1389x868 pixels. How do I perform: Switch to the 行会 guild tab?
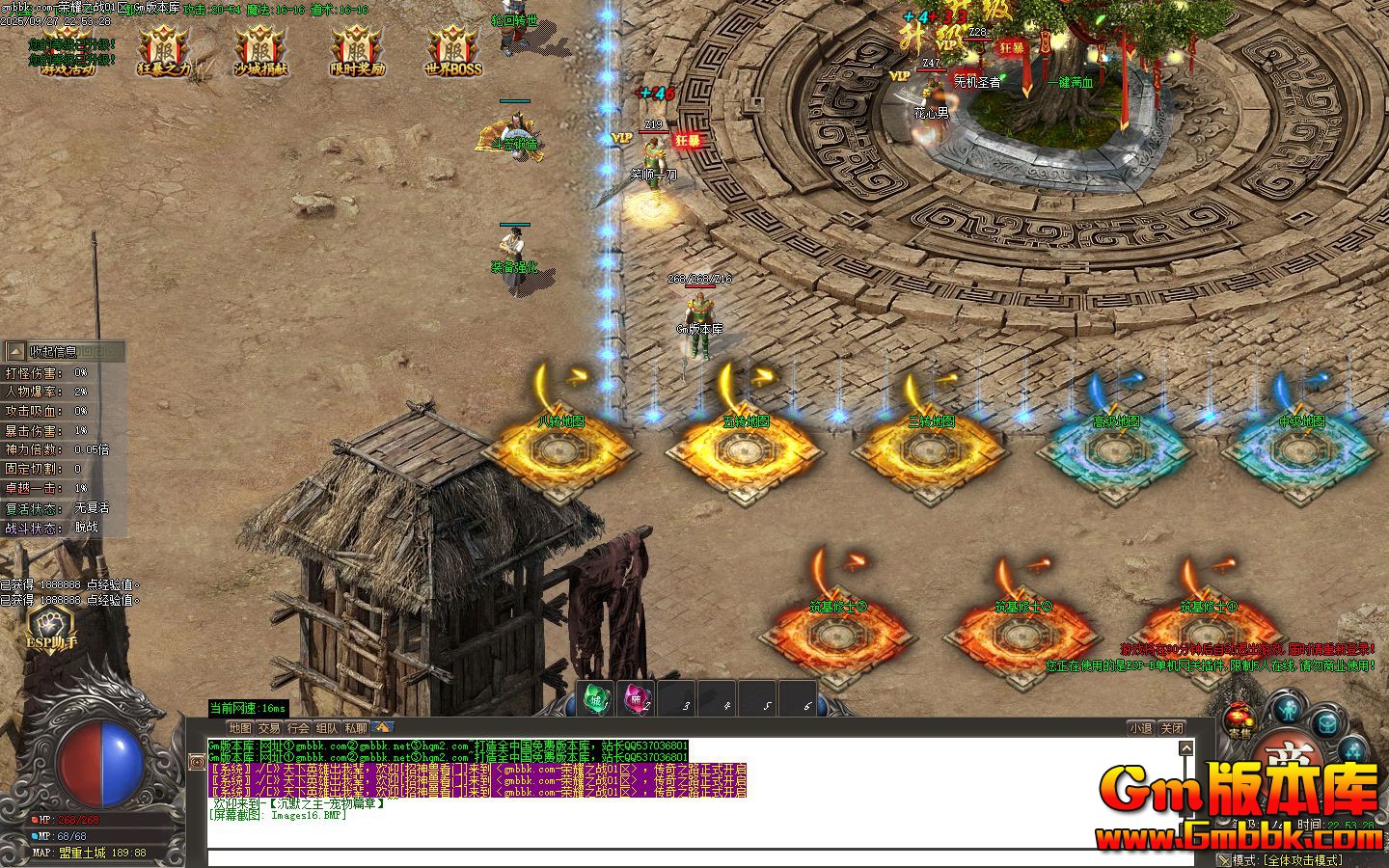click(x=297, y=728)
